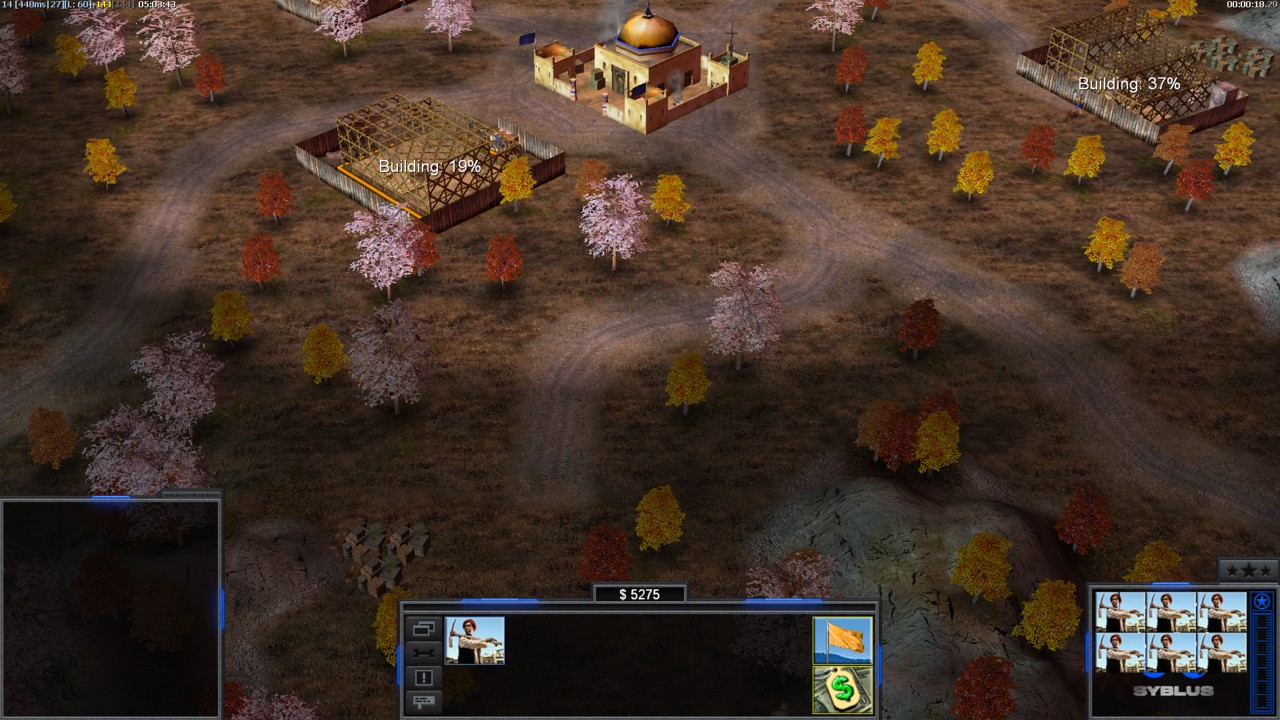Activate the orange flag command icon
The image size is (1280, 720).
843,640
